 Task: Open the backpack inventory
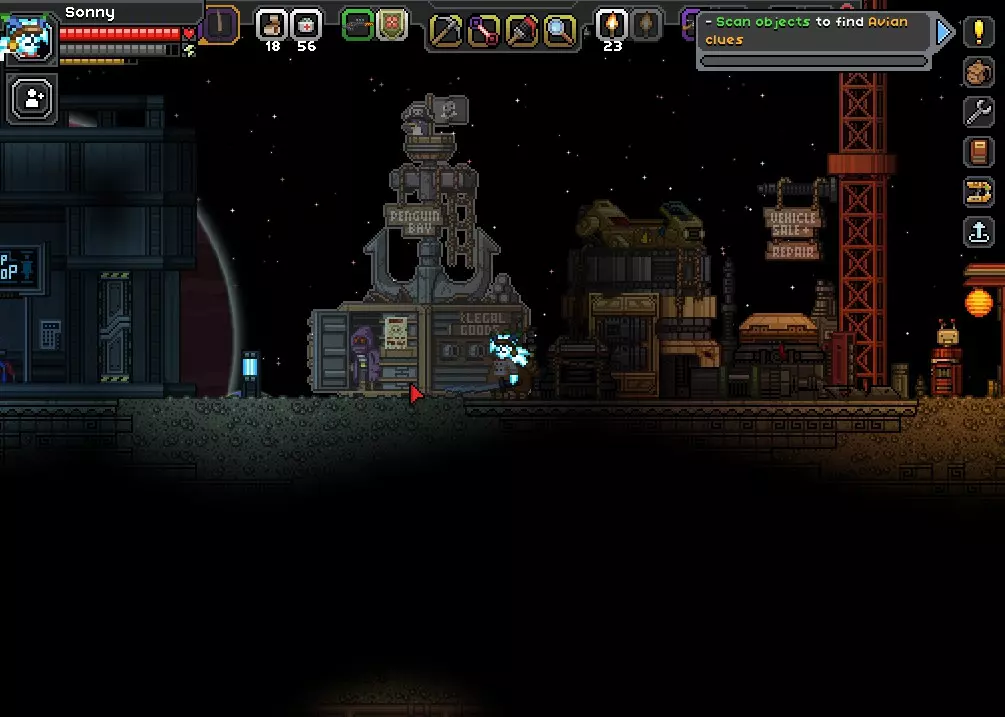(978, 72)
